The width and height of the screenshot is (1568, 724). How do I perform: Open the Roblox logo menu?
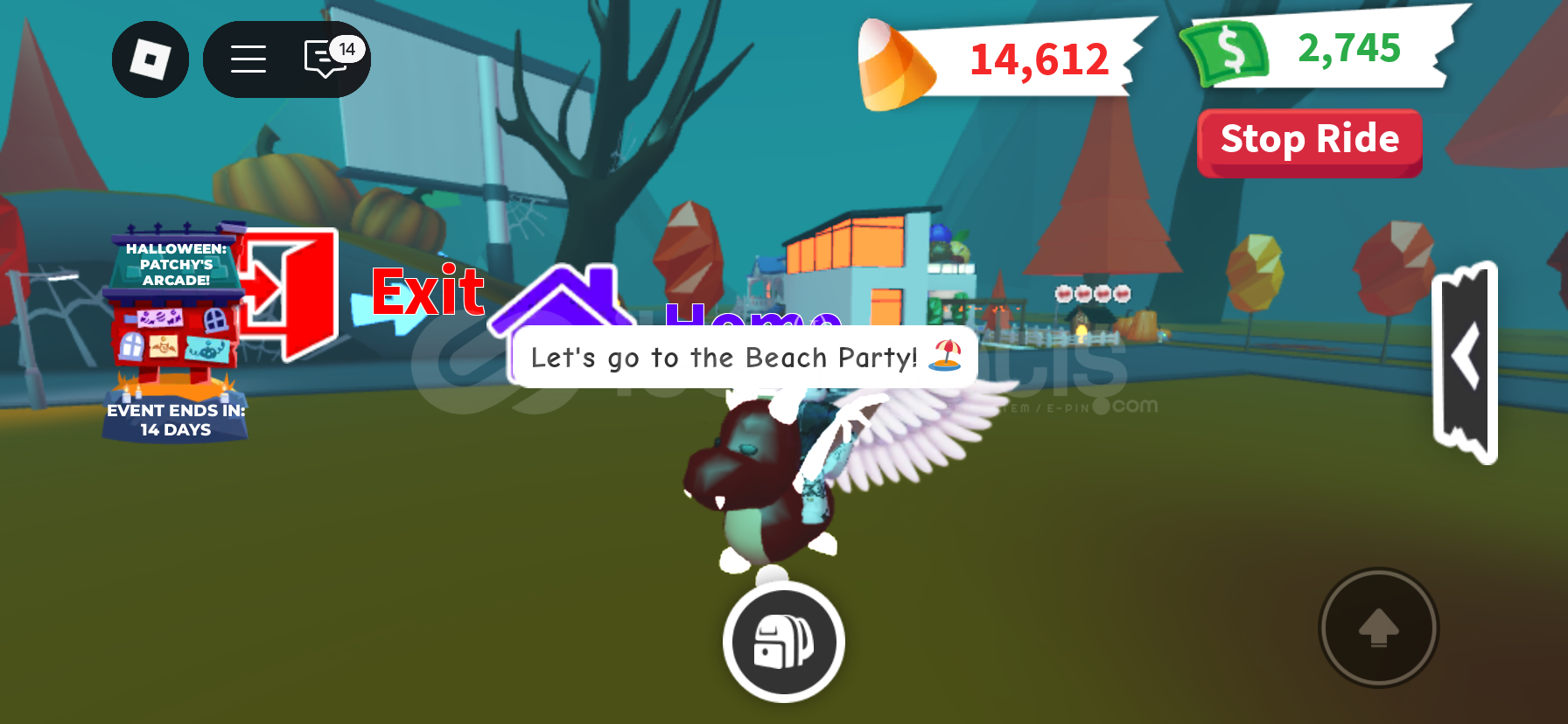coord(150,59)
